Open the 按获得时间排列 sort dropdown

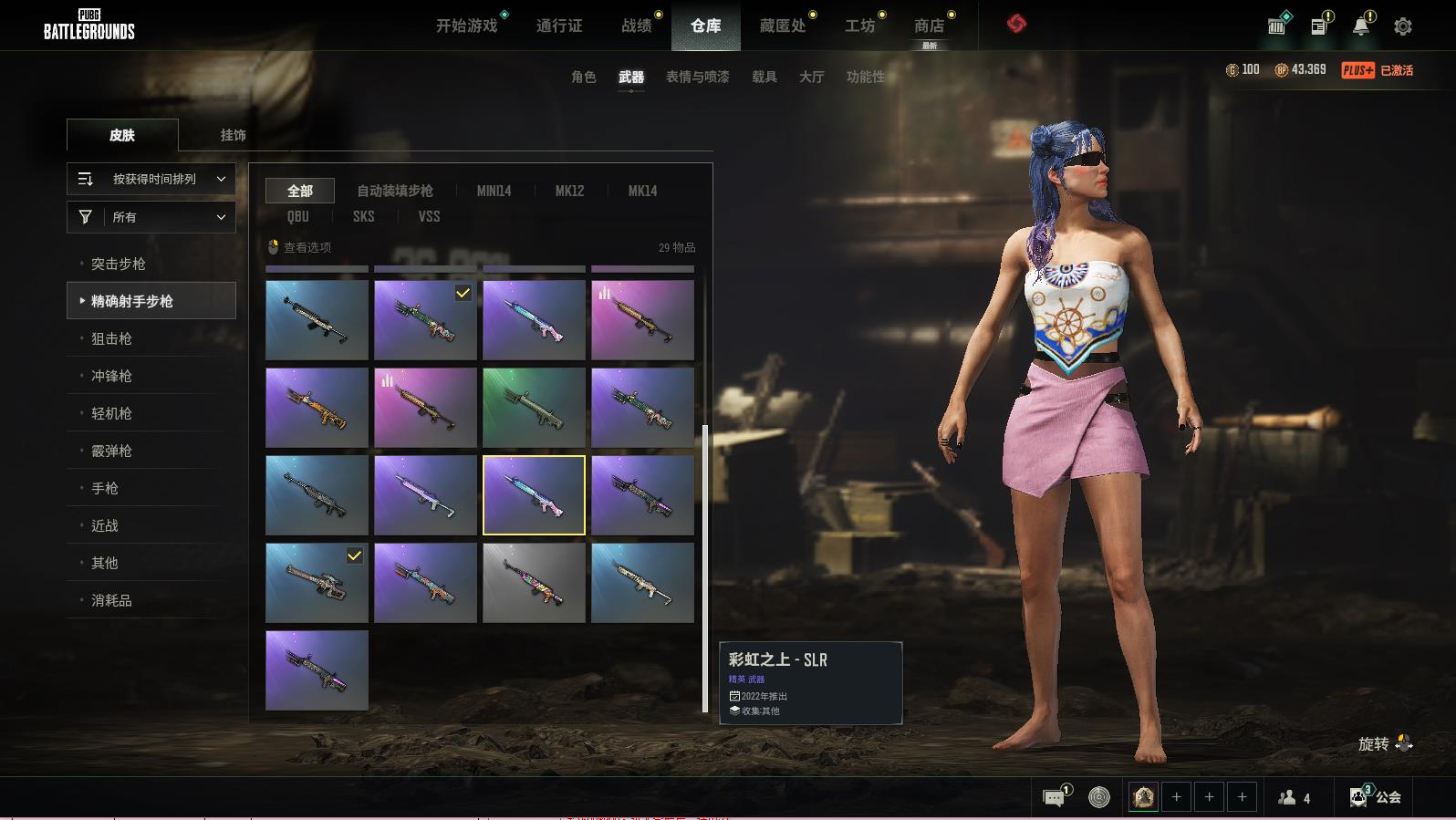point(151,179)
